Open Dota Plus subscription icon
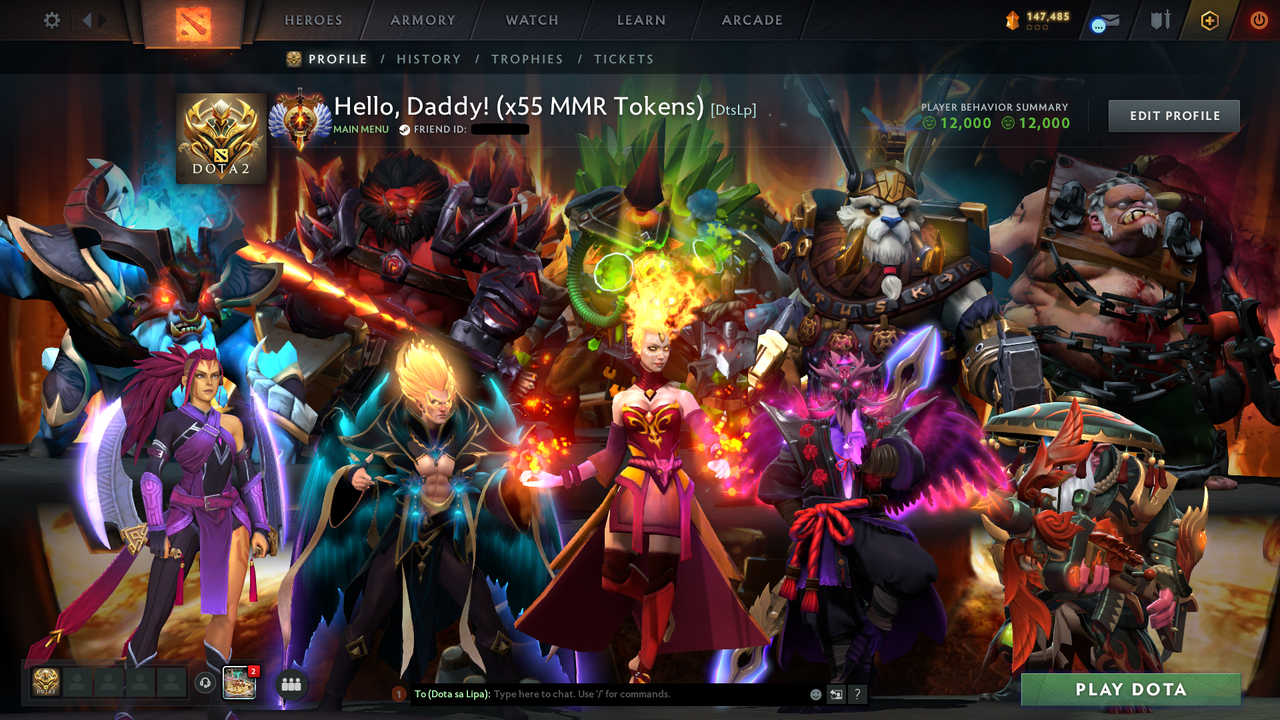 tap(1209, 19)
